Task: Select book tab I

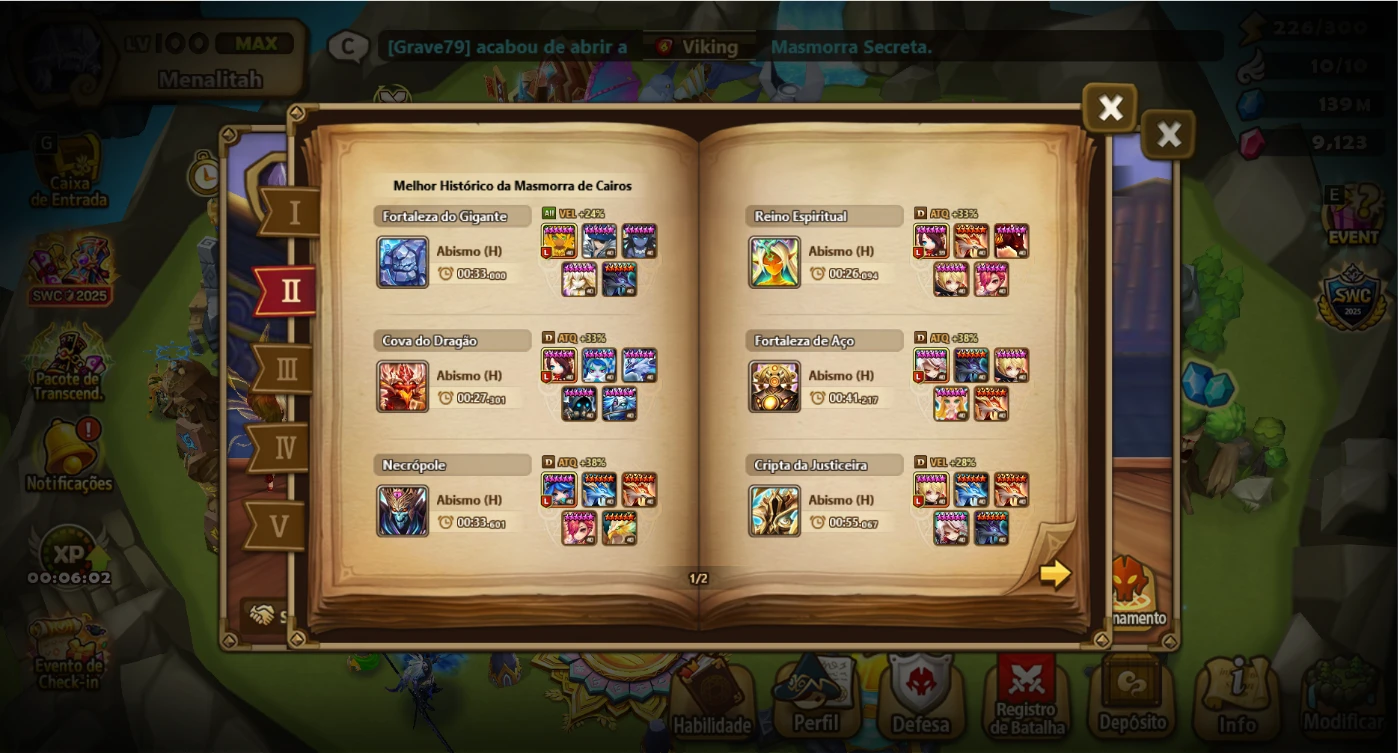Action: tap(290, 212)
